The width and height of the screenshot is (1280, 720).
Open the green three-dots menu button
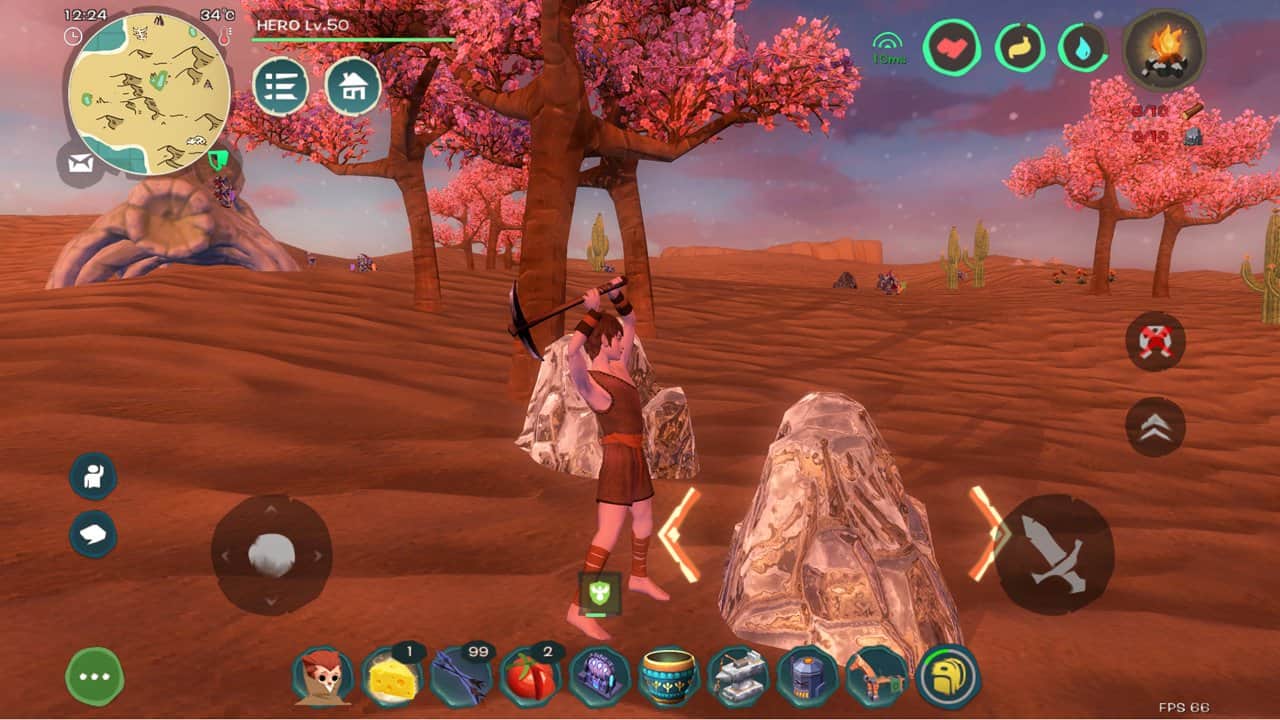[x=95, y=677]
